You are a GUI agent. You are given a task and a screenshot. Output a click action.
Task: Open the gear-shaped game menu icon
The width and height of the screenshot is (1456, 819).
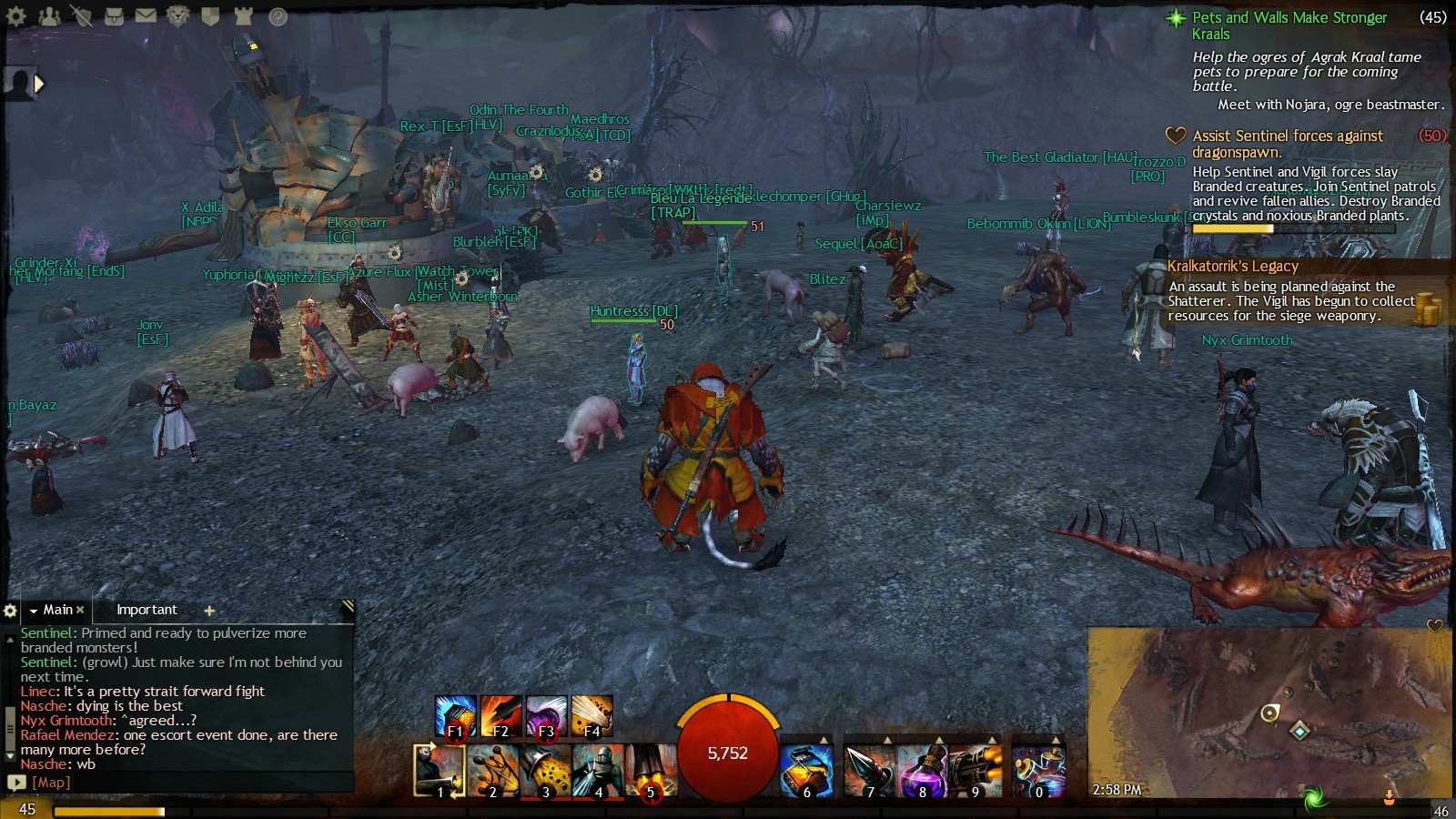point(16,15)
